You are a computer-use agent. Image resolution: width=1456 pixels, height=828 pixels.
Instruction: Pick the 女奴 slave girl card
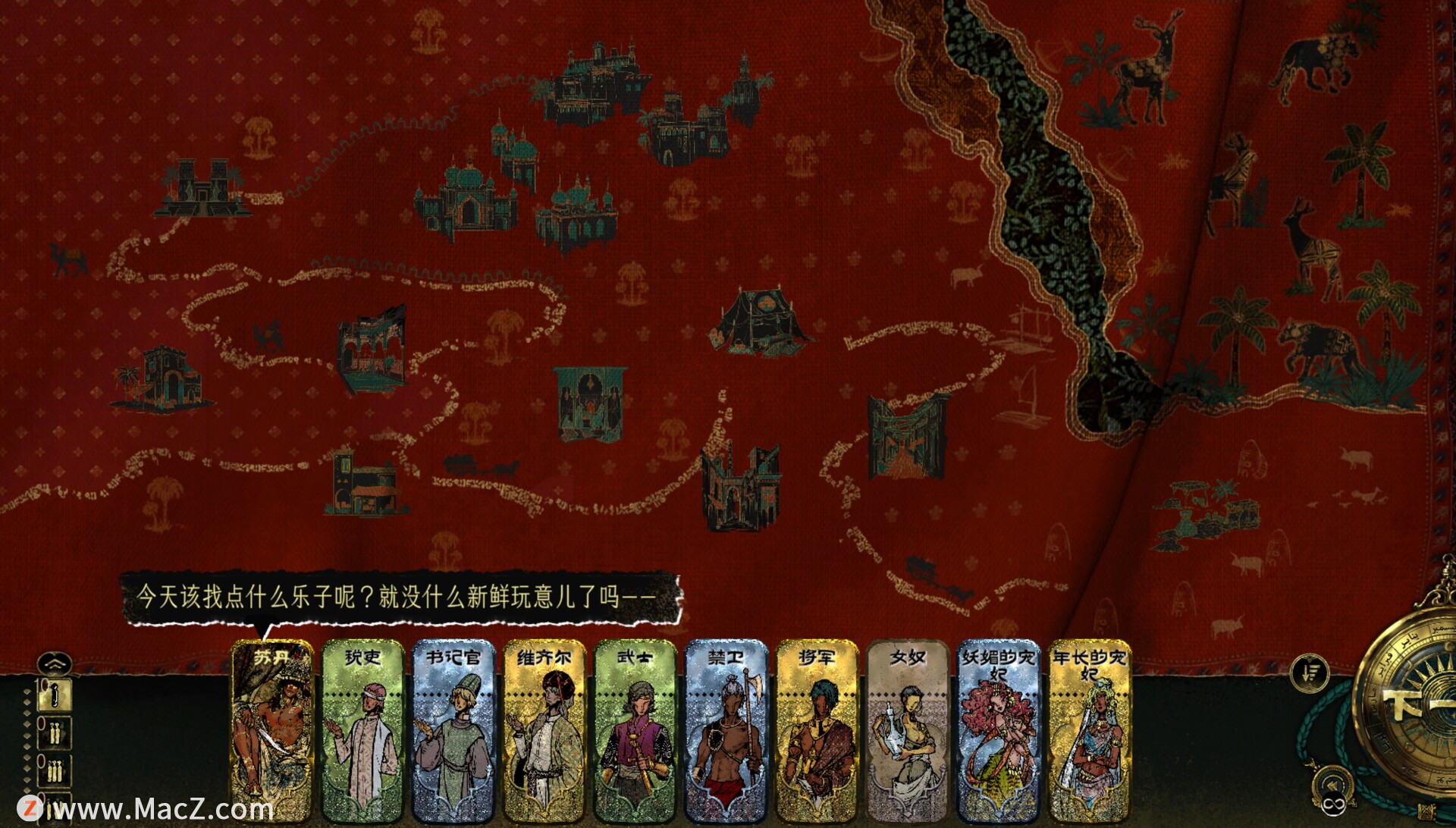point(908,732)
